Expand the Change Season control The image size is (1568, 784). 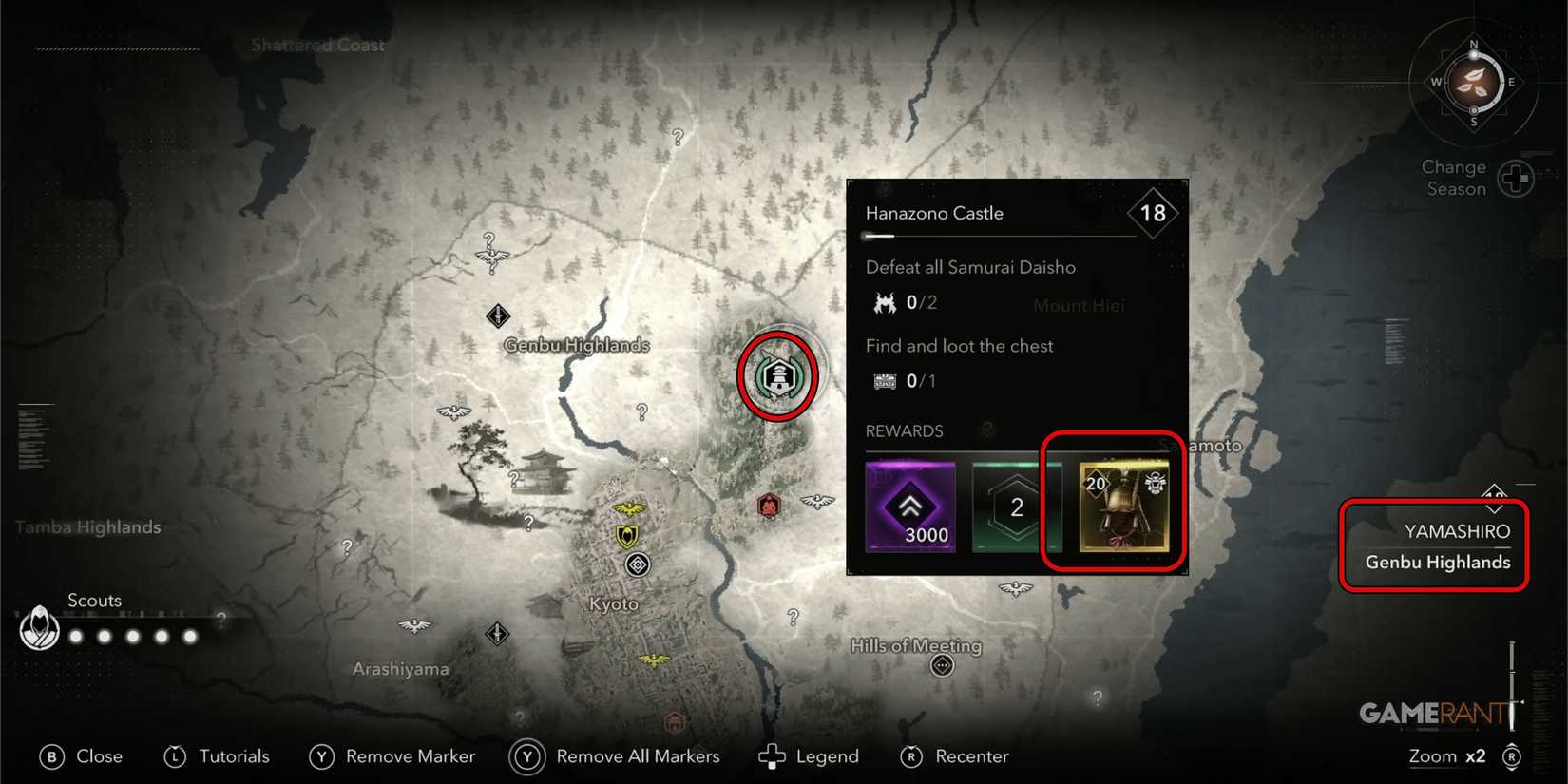1516,178
